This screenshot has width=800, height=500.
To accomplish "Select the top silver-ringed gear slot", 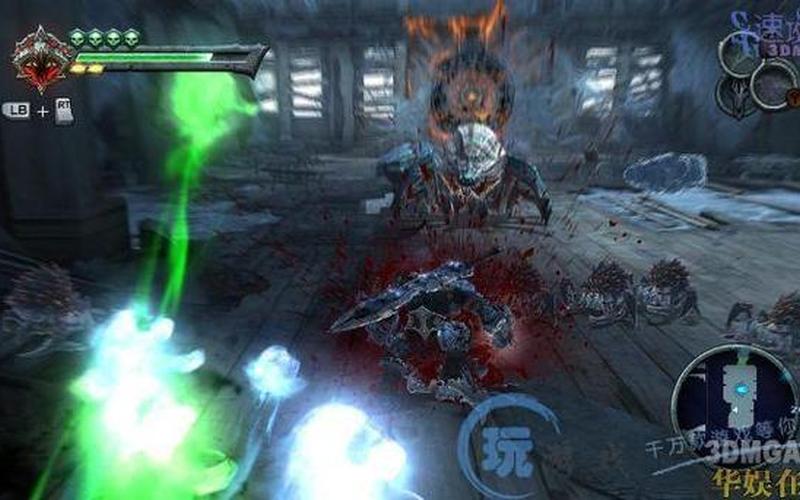I will [x=741, y=55].
